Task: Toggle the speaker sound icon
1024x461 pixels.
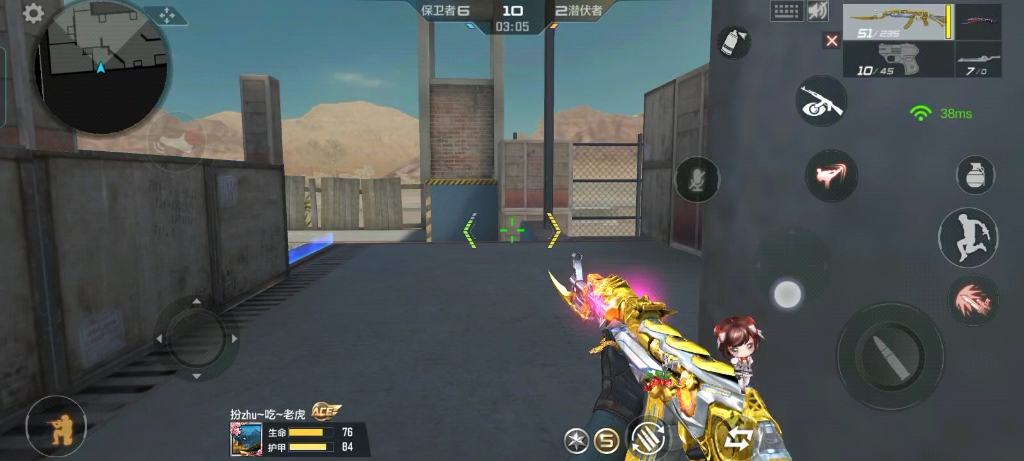Action: pyautogui.click(x=818, y=11)
